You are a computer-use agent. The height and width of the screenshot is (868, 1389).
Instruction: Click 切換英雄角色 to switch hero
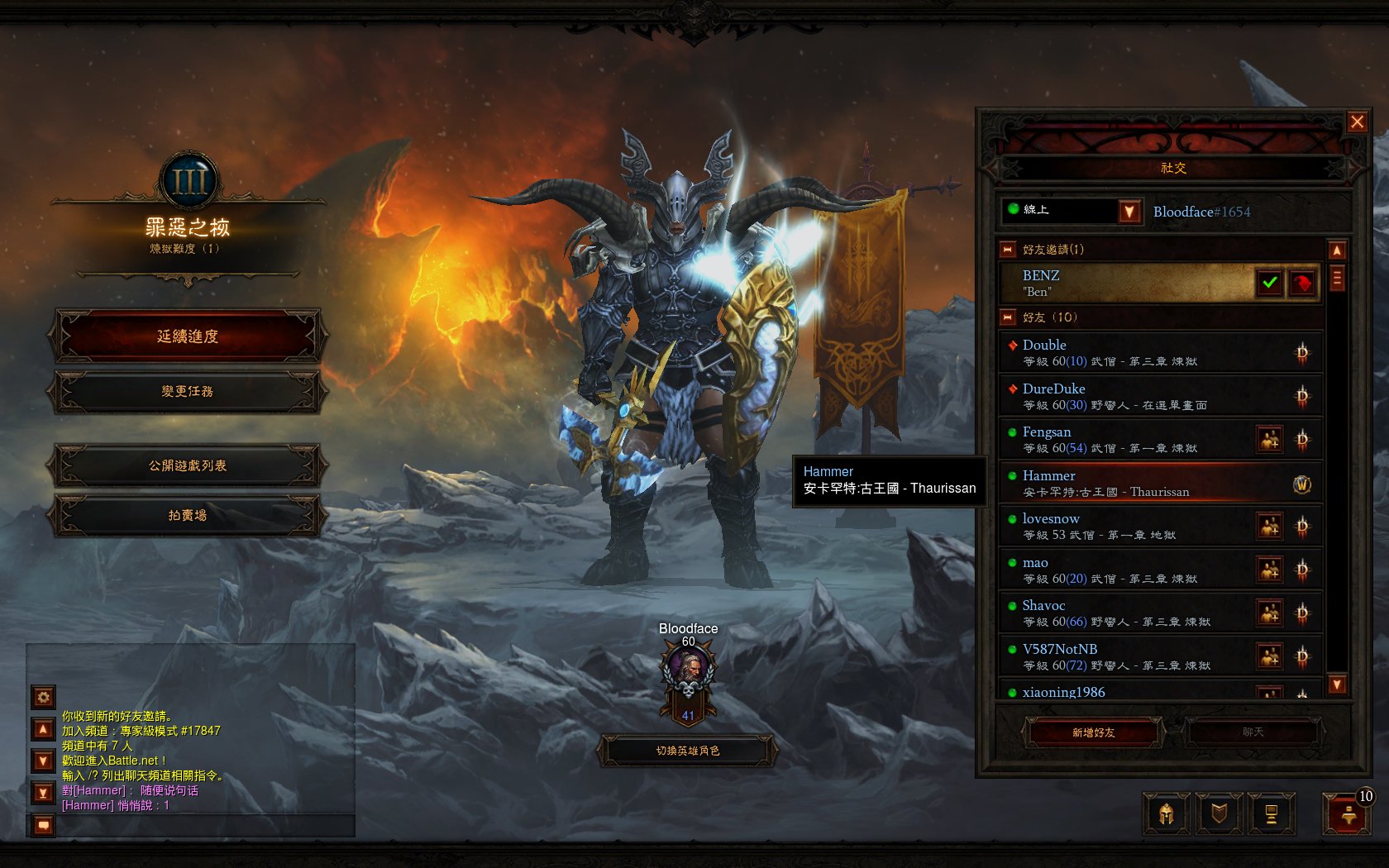point(688,751)
